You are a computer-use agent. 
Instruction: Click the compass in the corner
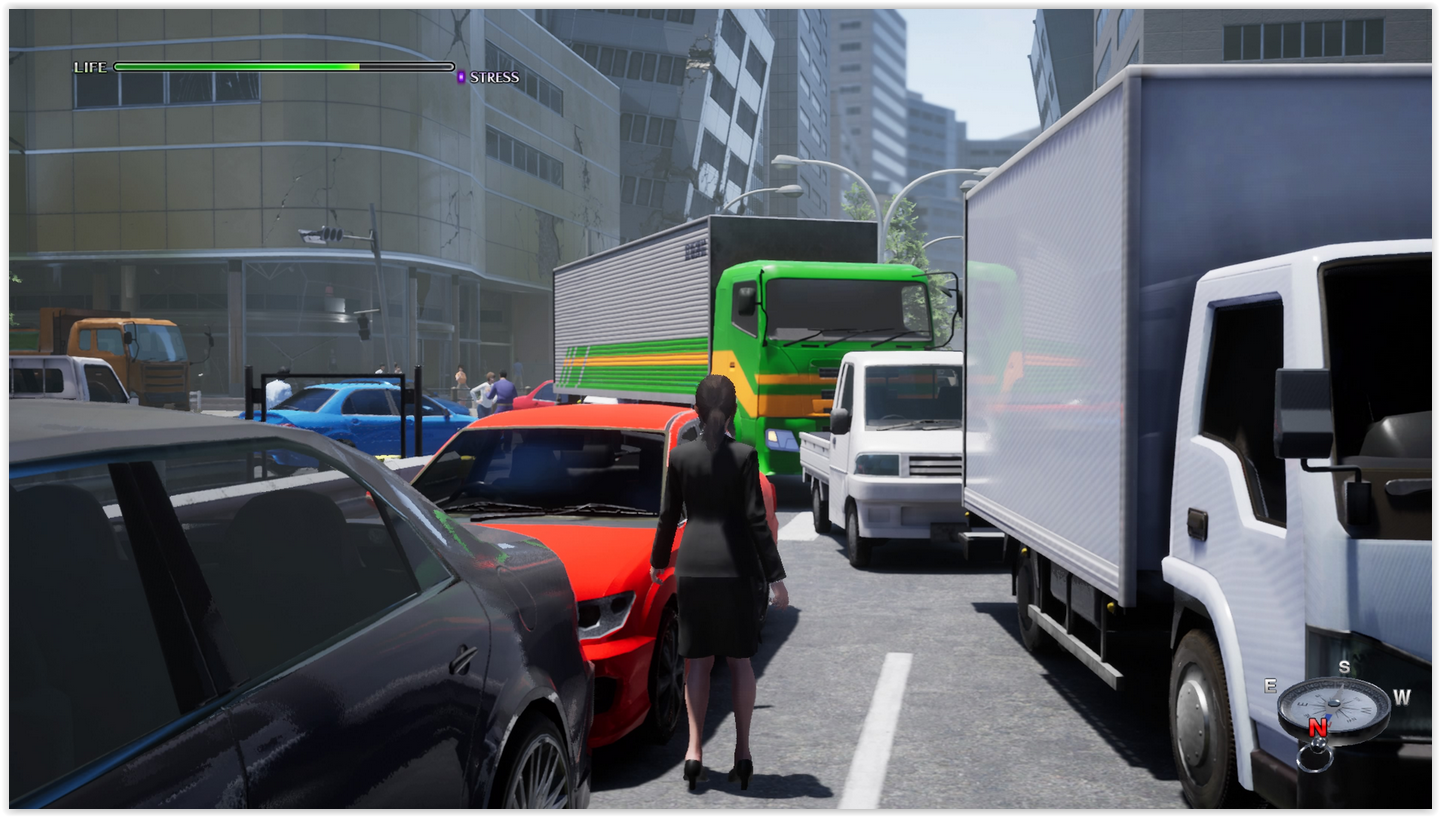tap(1334, 708)
